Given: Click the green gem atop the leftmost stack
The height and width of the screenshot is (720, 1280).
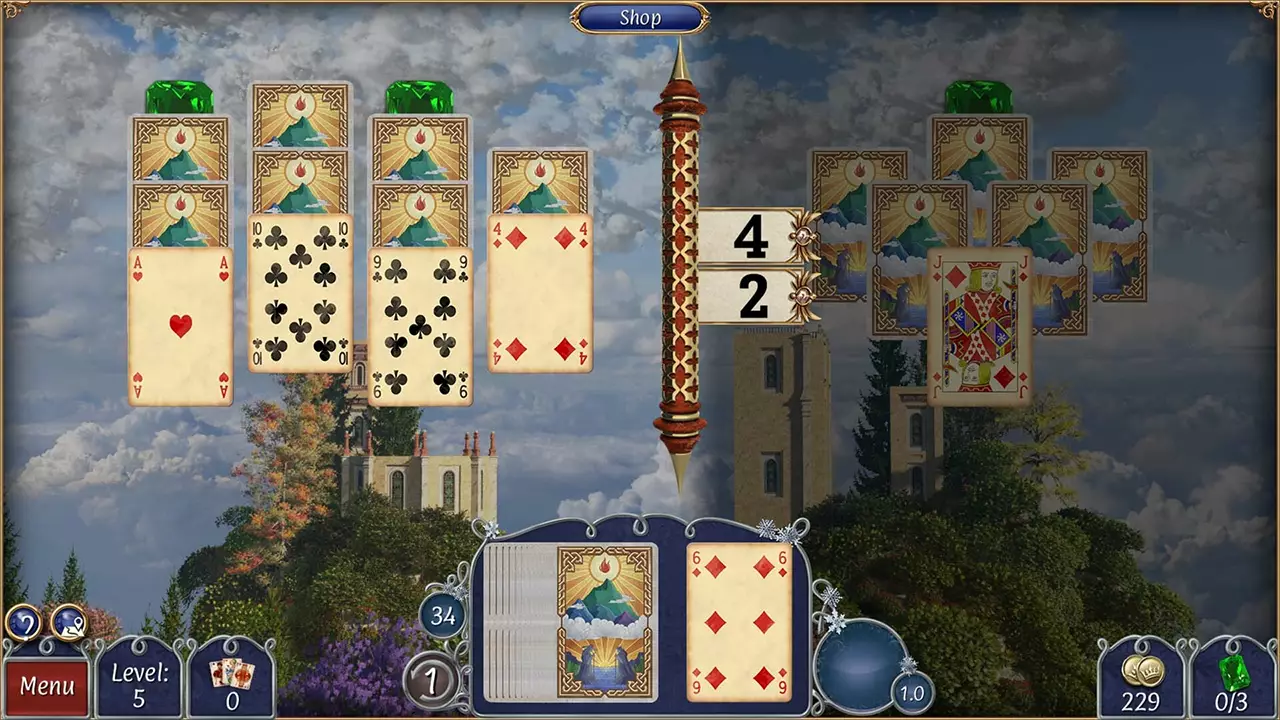Looking at the screenshot, I should click(178, 95).
